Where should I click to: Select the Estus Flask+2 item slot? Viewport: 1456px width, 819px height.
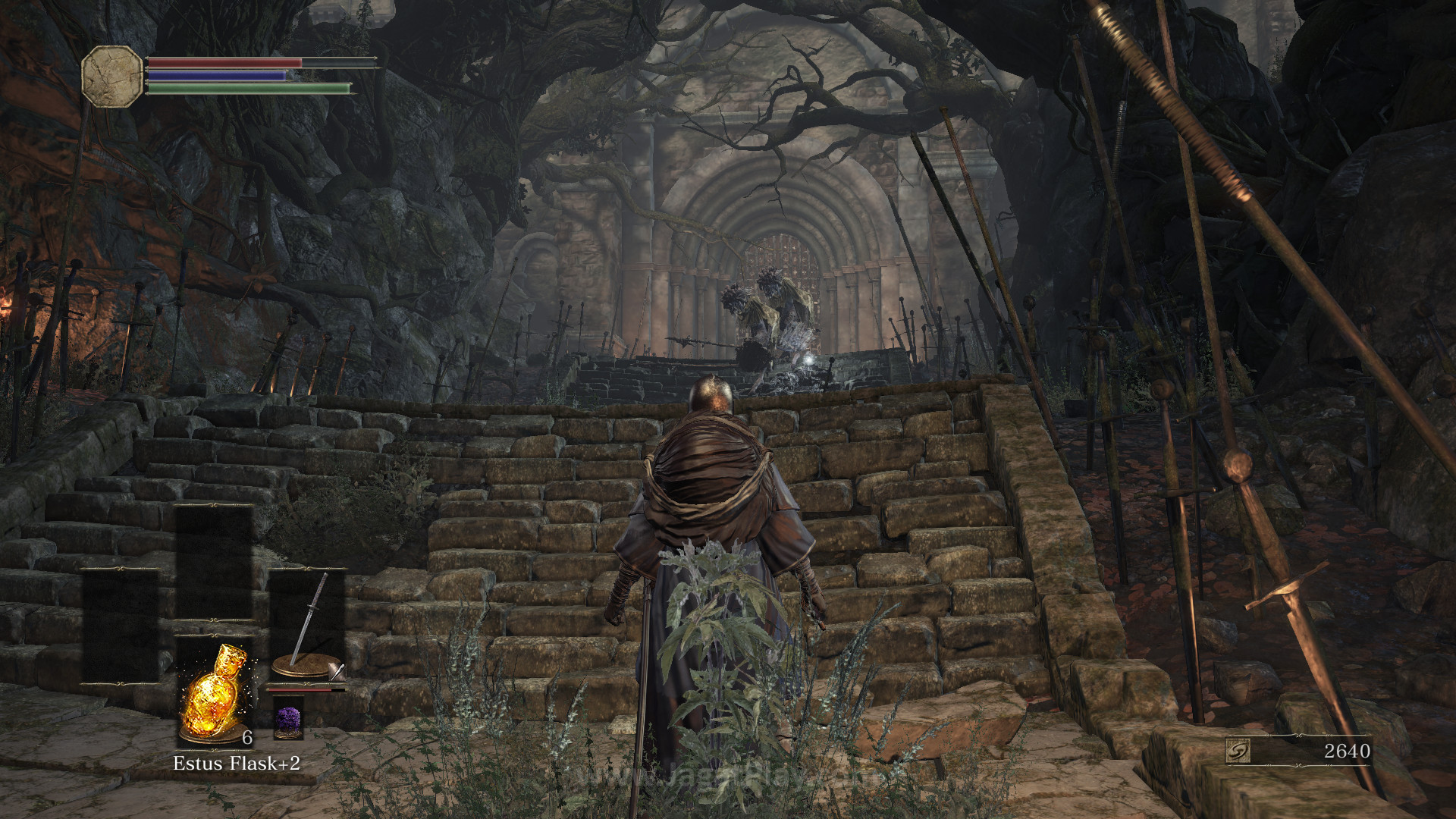pos(214,692)
